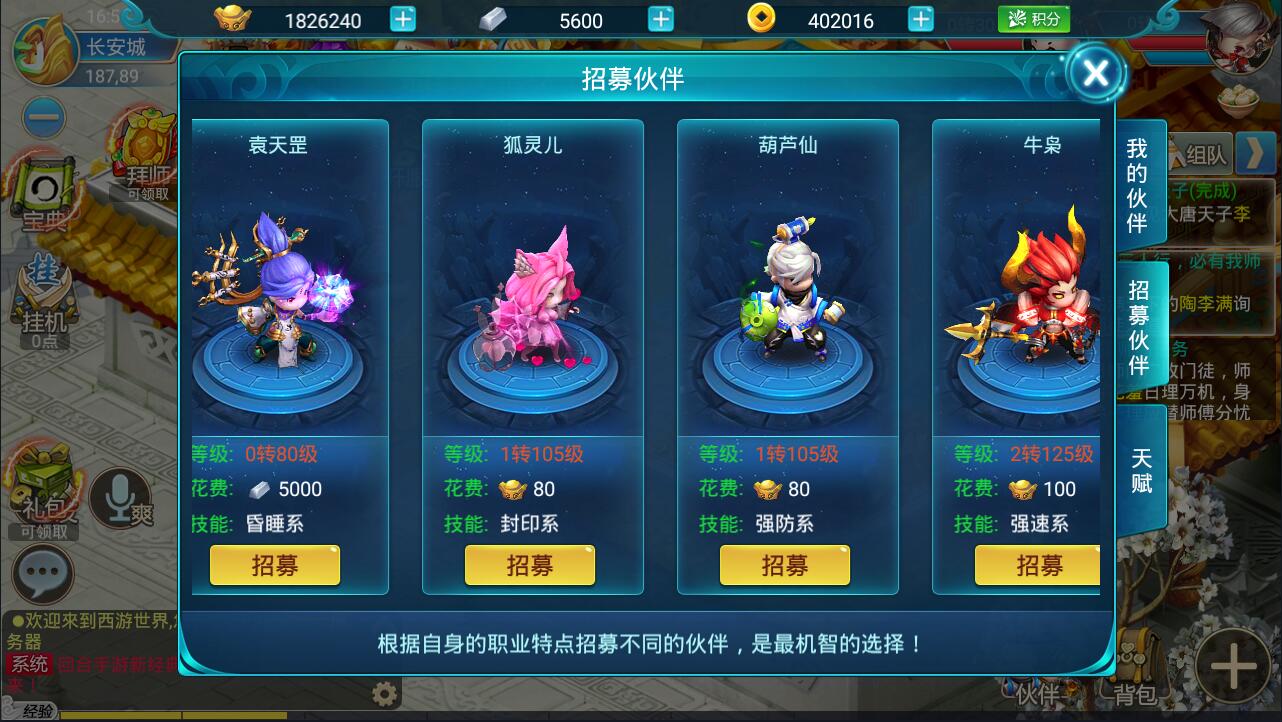Recruit 袁天罡 with the 招募 button
Image resolution: width=1282 pixels, height=722 pixels.
coord(274,565)
